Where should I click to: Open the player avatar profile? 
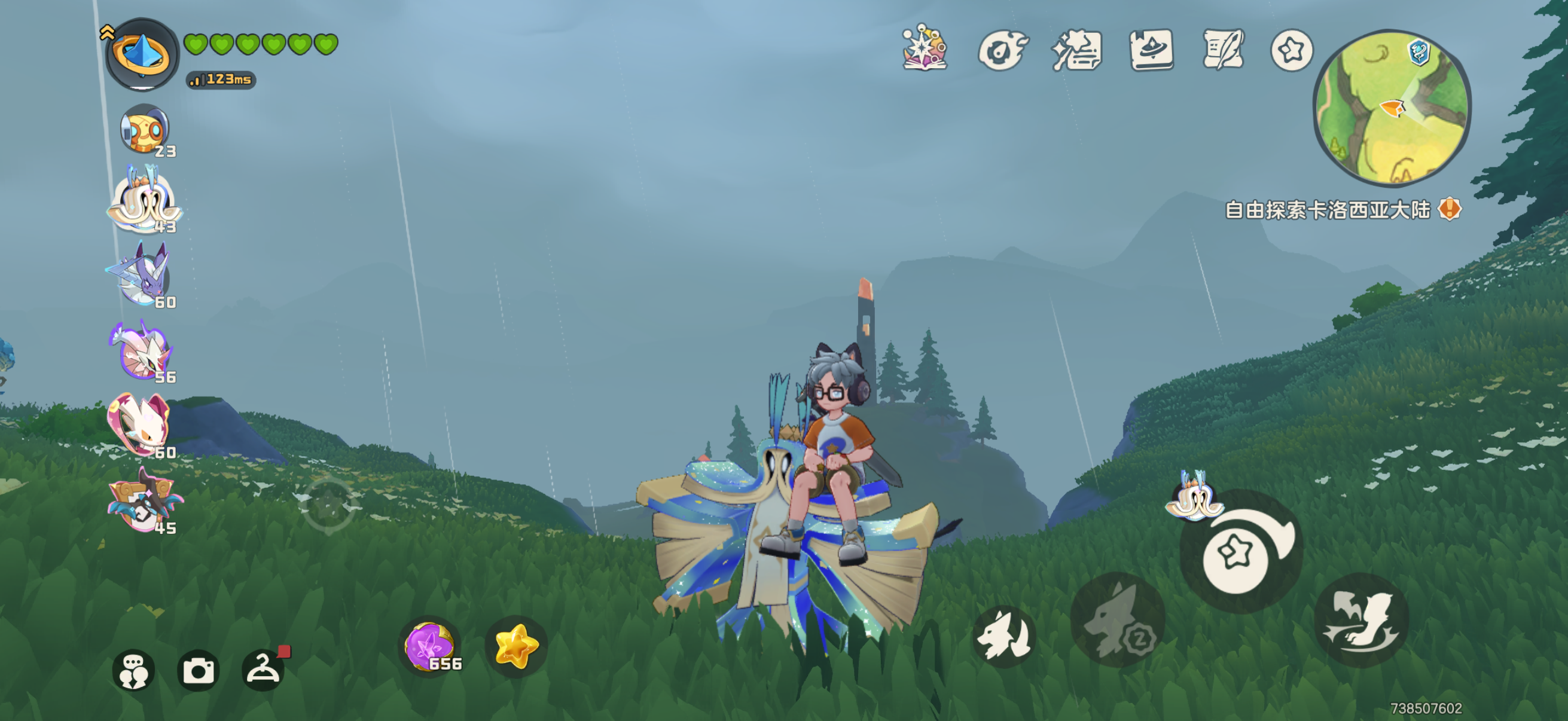point(142,55)
